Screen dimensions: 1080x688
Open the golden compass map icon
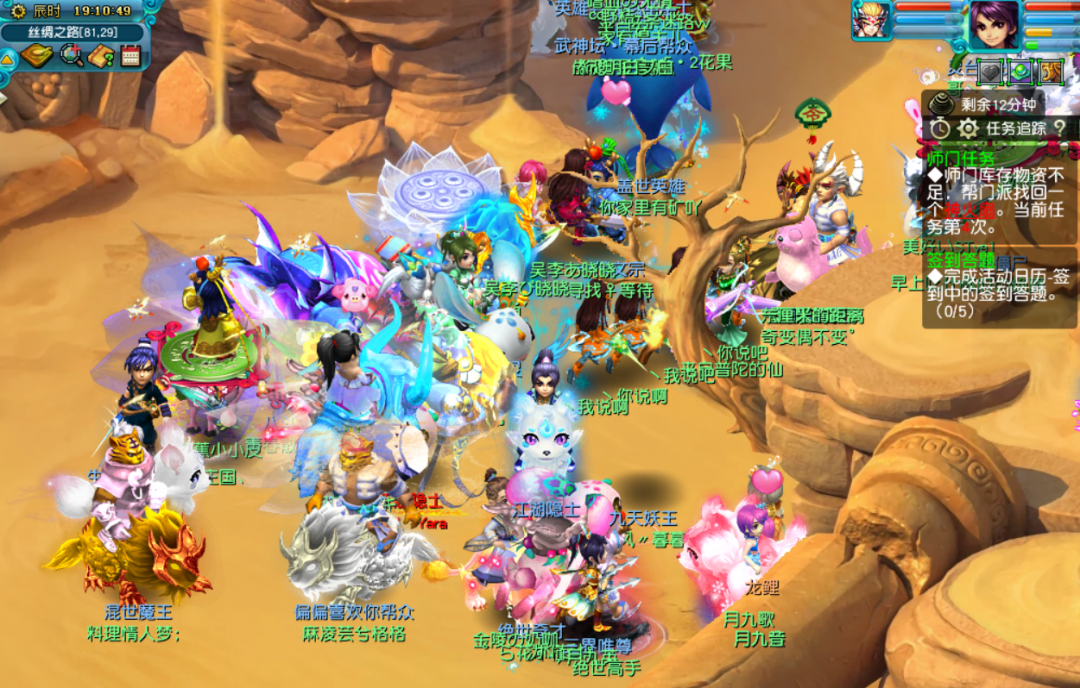37,55
